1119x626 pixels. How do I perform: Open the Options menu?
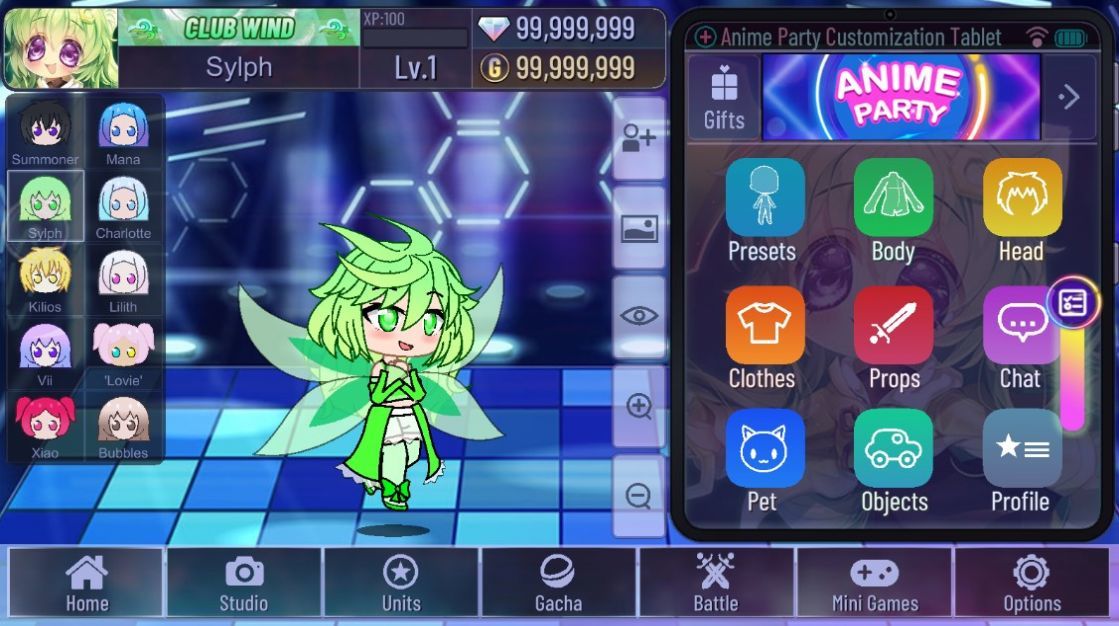pos(1031,582)
